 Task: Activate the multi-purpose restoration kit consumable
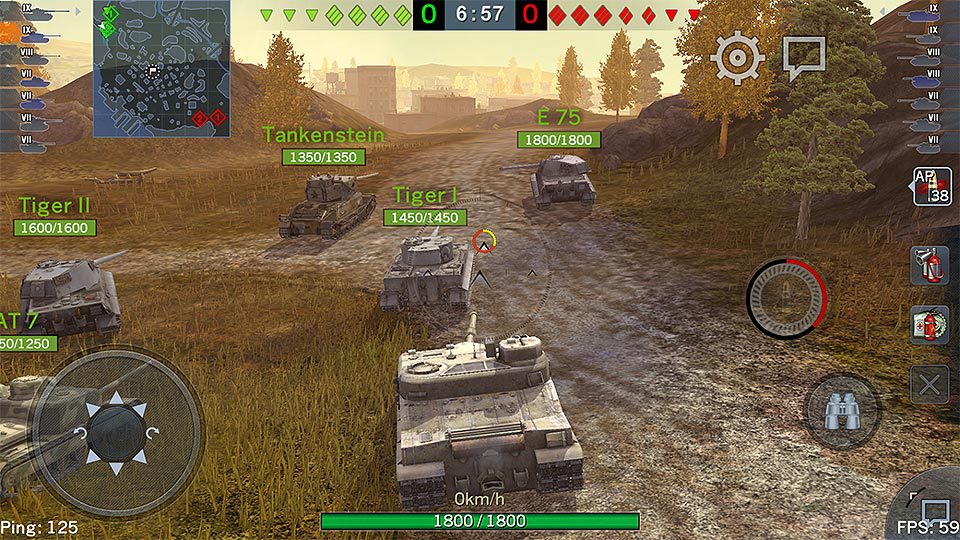tap(929, 326)
